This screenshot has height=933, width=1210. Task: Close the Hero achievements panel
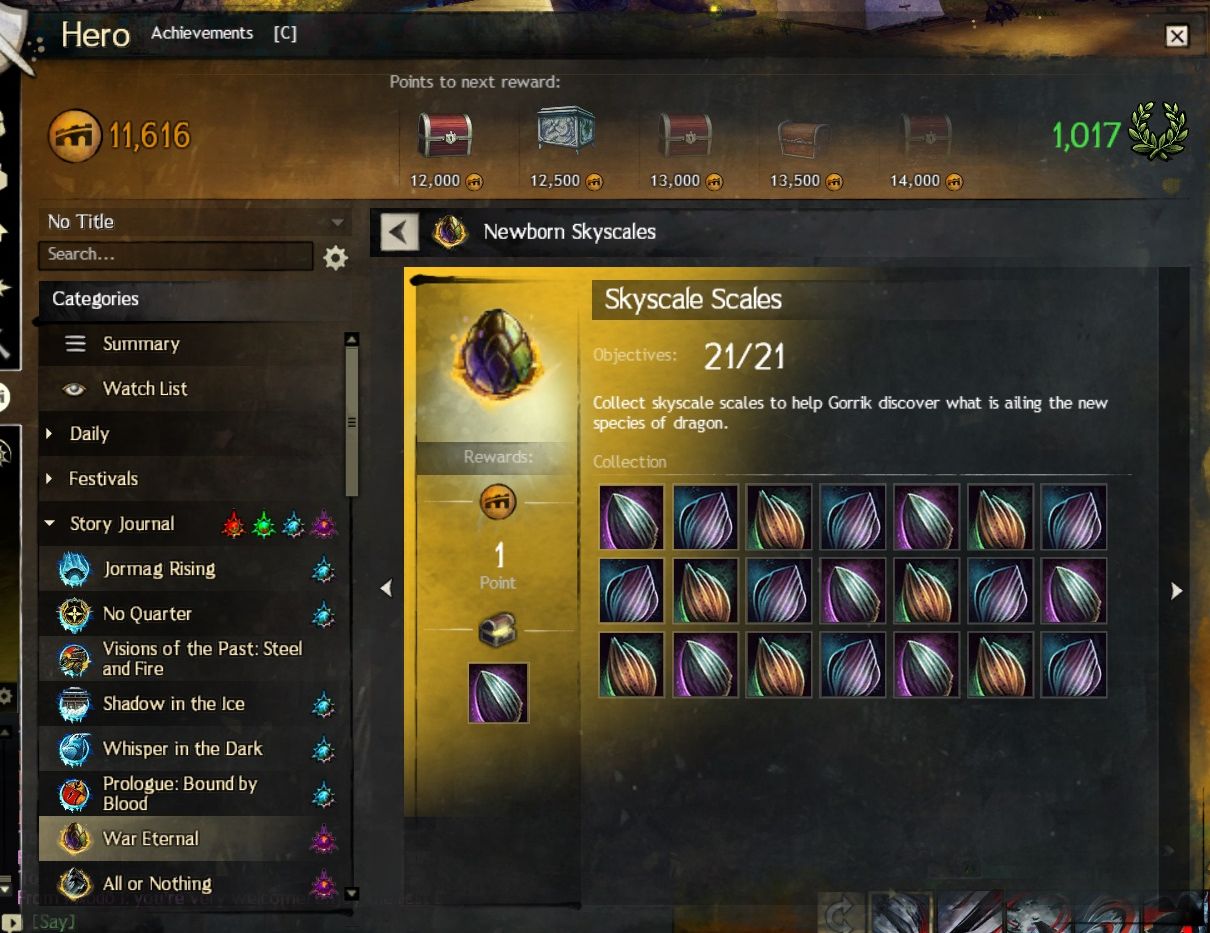click(x=1177, y=36)
